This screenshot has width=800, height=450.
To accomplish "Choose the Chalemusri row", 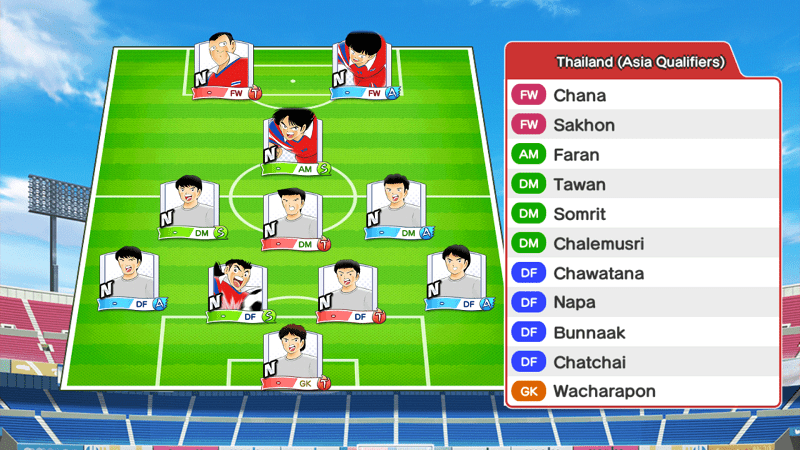I will (642, 243).
